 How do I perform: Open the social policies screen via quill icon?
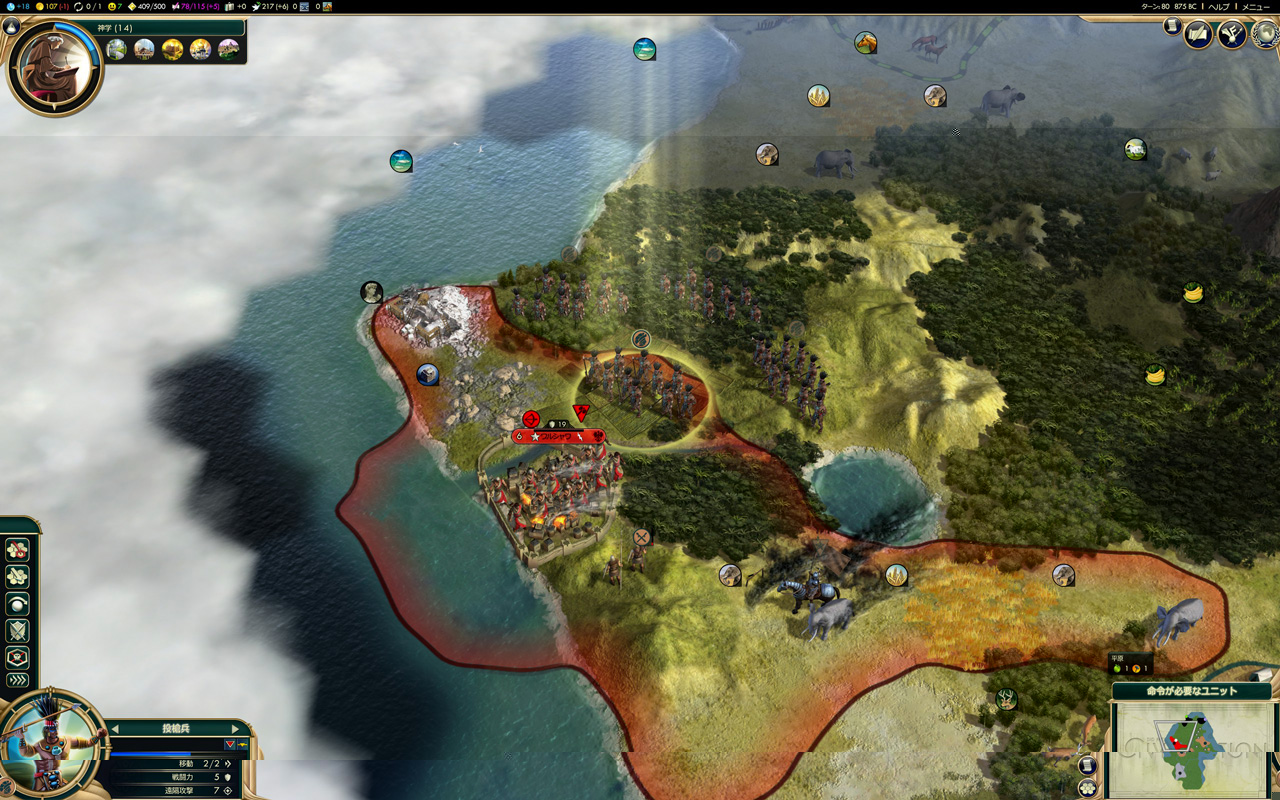tap(1199, 33)
